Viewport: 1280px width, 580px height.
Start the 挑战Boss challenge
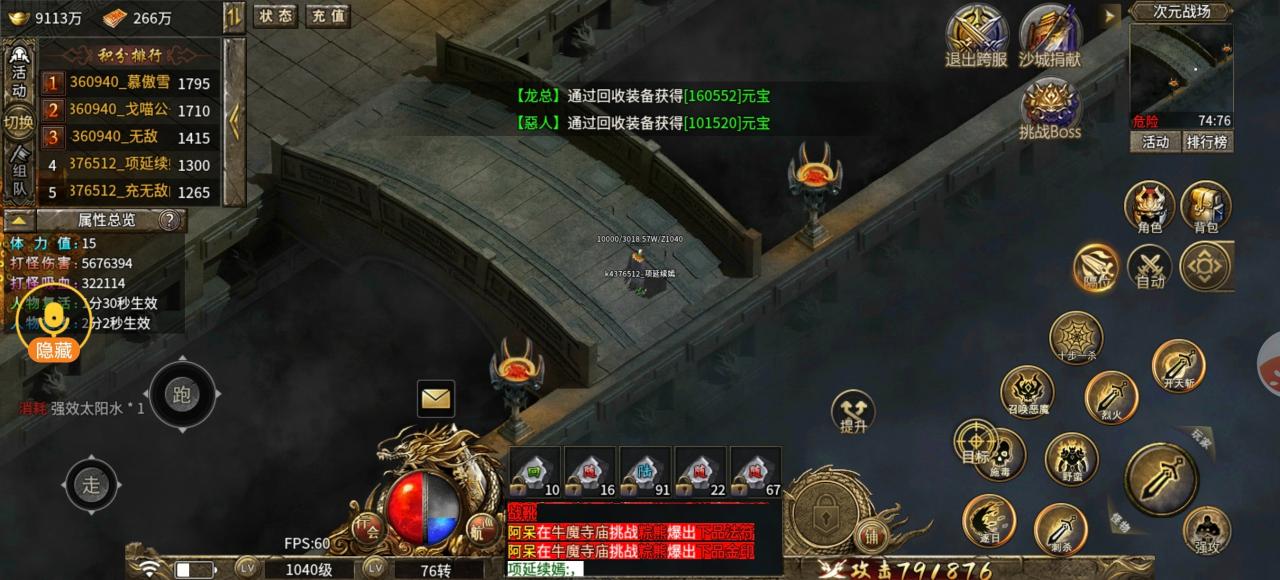click(x=1049, y=108)
